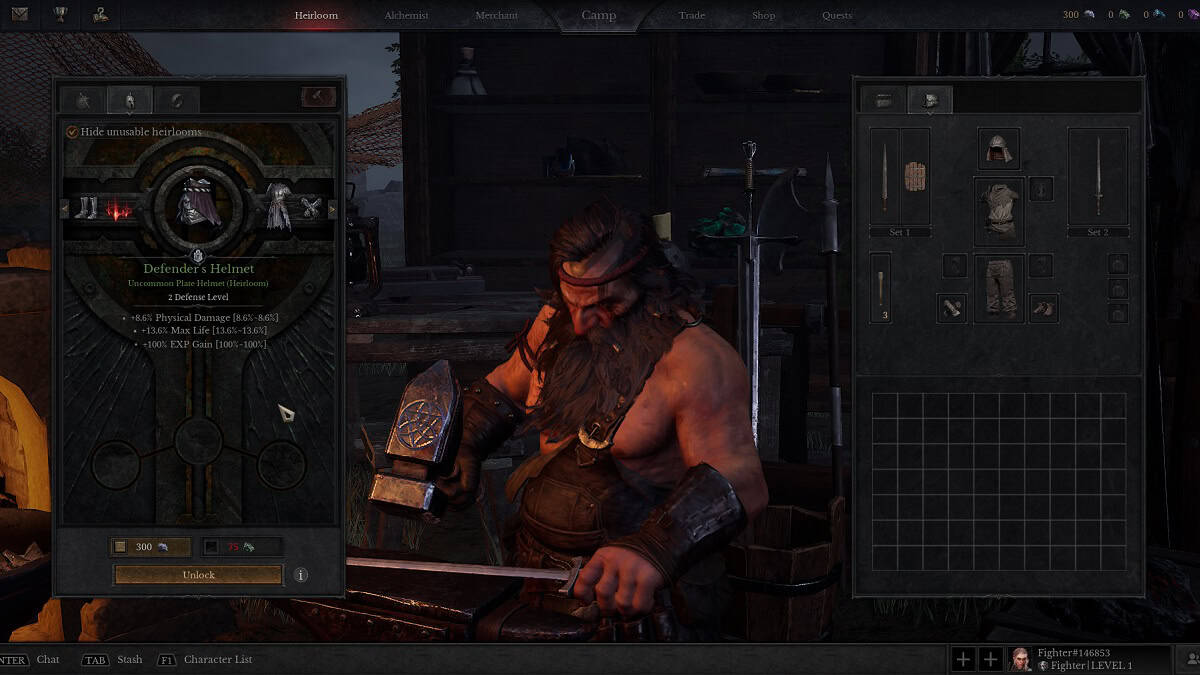Show previous heirlooms with left arrow

(66, 209)
